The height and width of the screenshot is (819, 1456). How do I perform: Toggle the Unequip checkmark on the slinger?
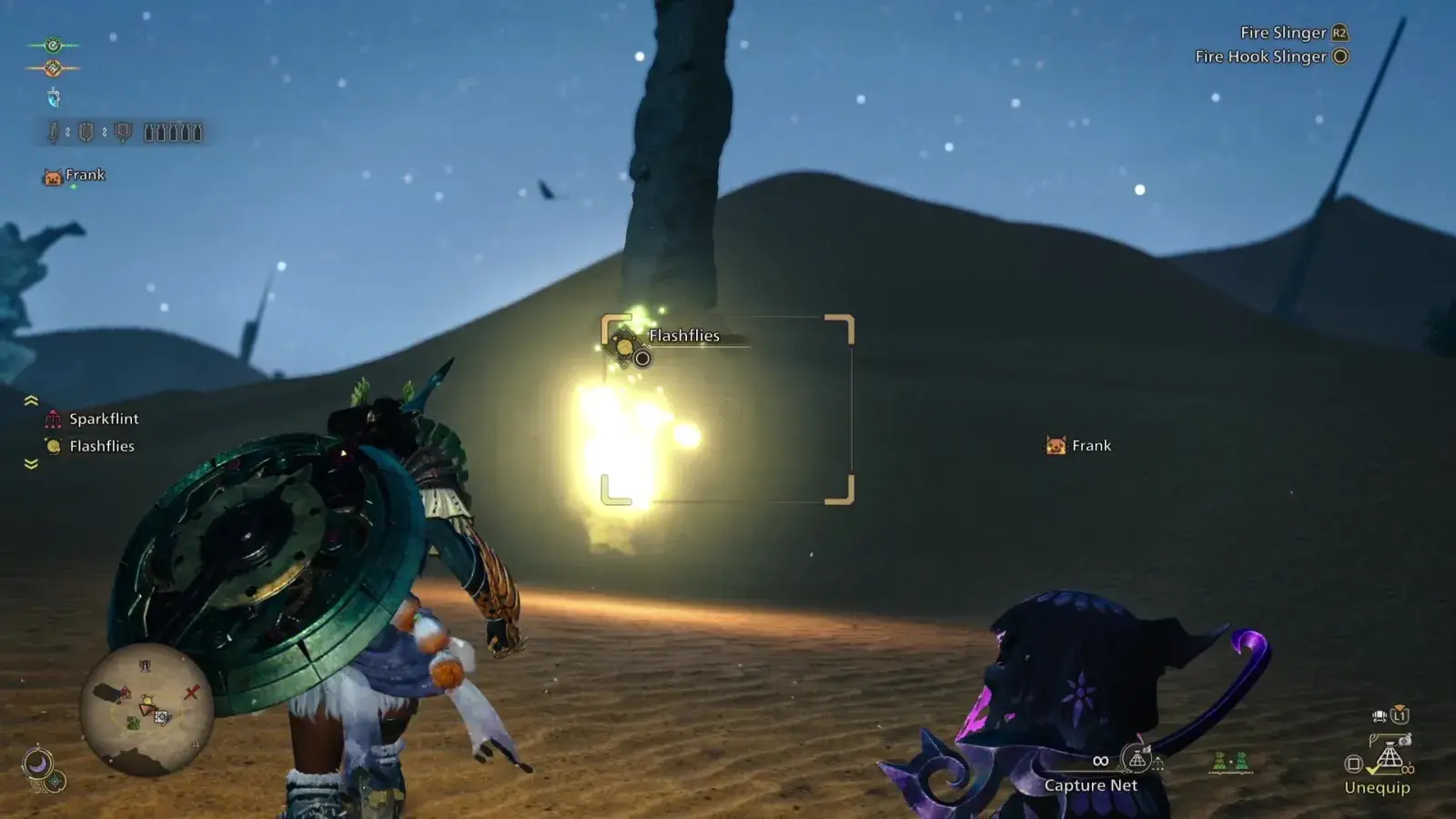[x=1372, y=769]
